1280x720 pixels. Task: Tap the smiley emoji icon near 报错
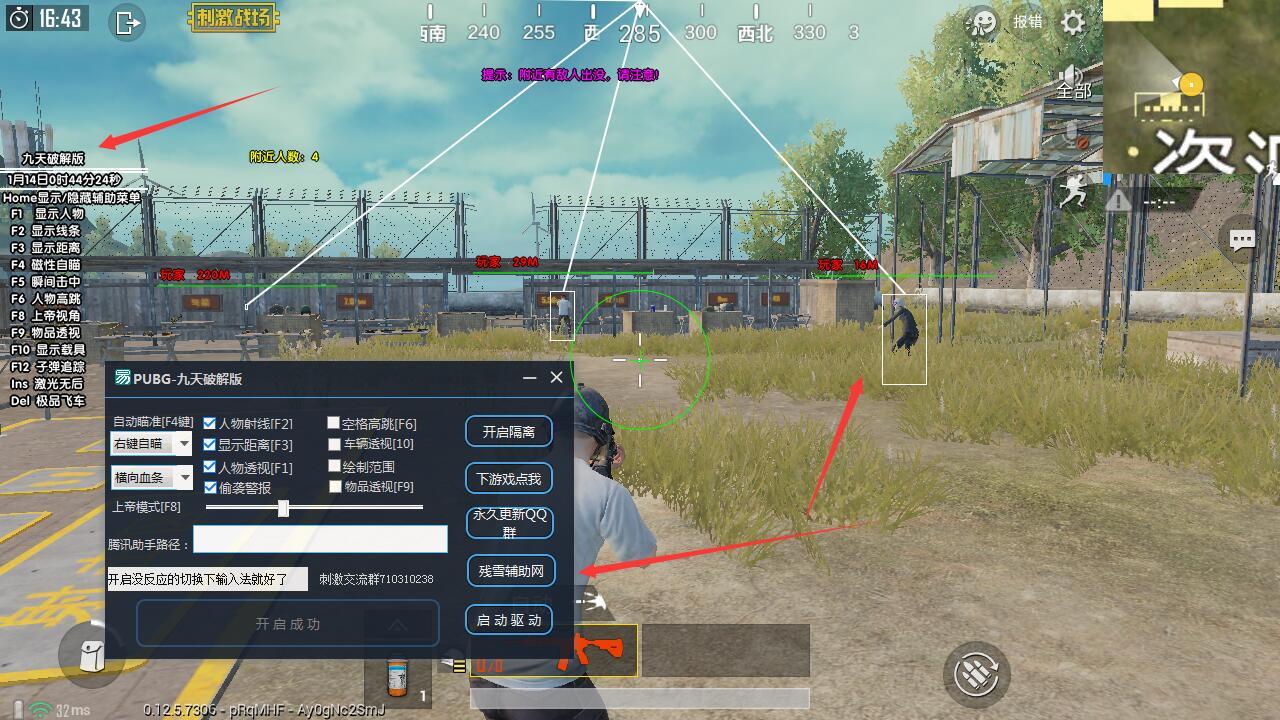982,23
